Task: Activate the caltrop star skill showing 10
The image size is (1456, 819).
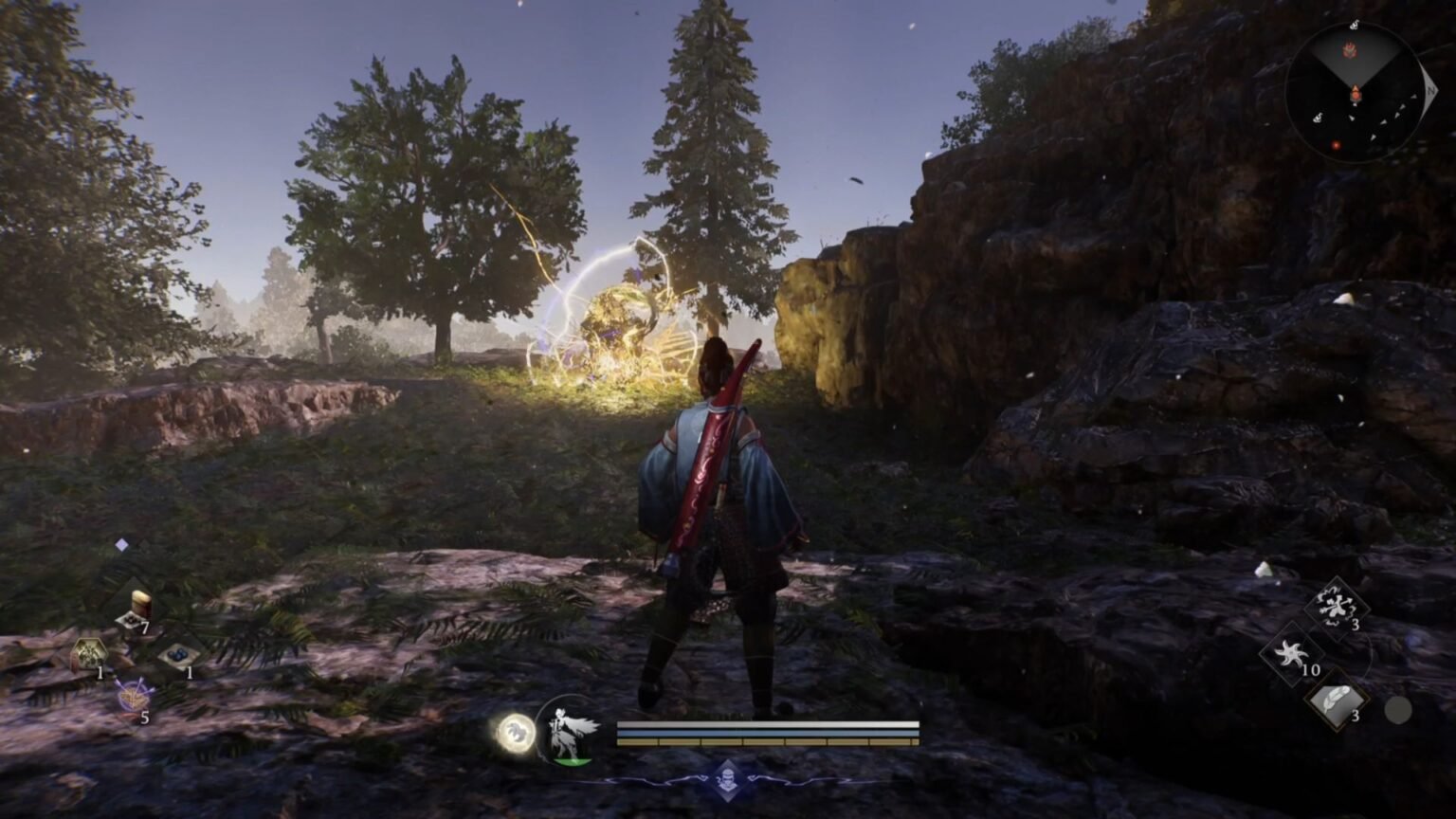Action: pos(1292,653)
